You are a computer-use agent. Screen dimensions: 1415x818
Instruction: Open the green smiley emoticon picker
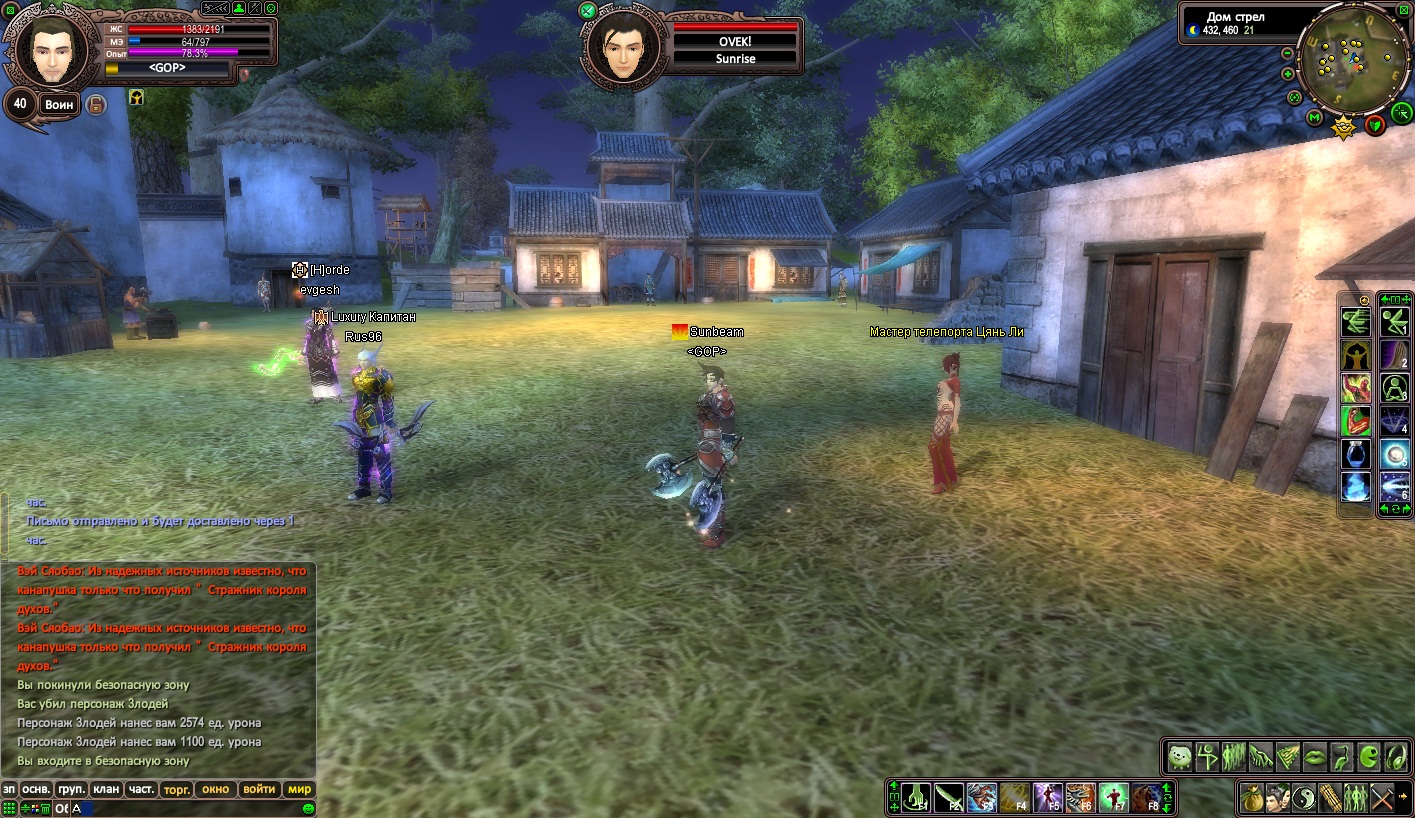click(x=309, y=808)
